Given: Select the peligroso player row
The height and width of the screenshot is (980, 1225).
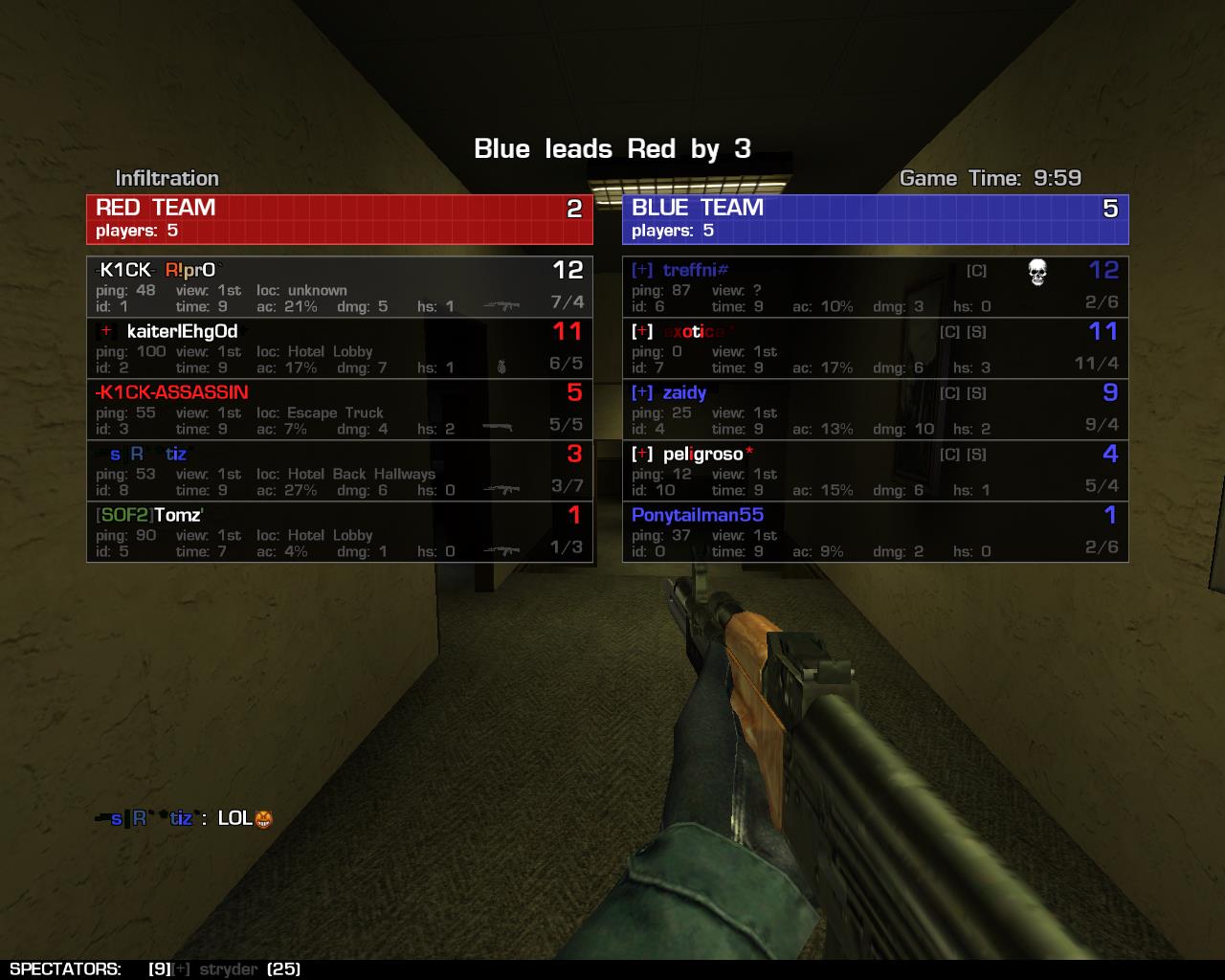Looking at the screenshot, I should pyautogui.click(x=875, y=470).
